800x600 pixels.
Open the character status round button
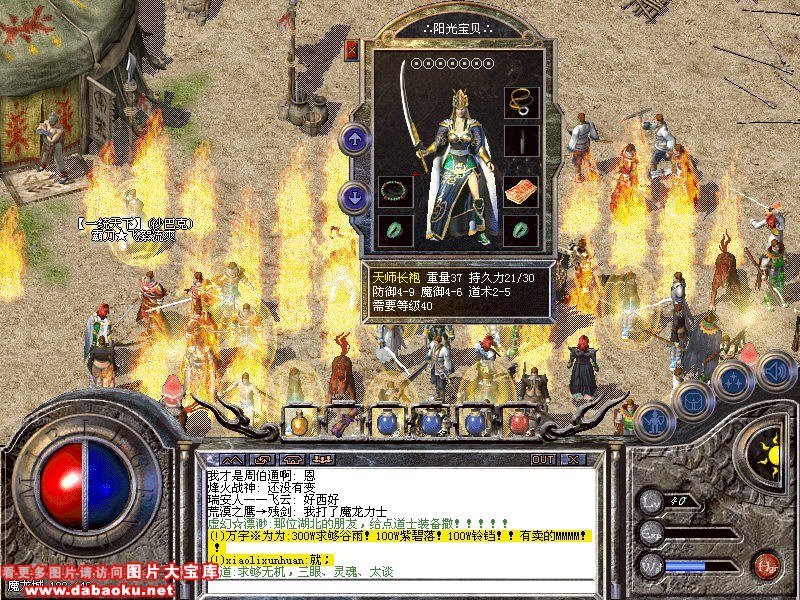tap(652, 421)
